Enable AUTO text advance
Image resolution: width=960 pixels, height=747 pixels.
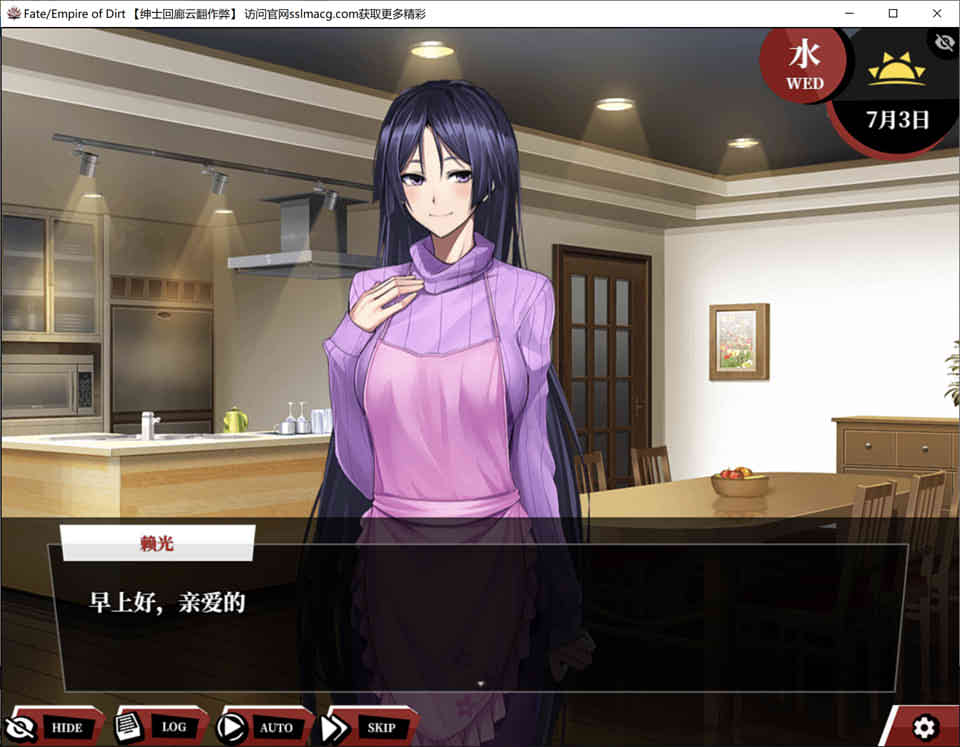point(265,727)
